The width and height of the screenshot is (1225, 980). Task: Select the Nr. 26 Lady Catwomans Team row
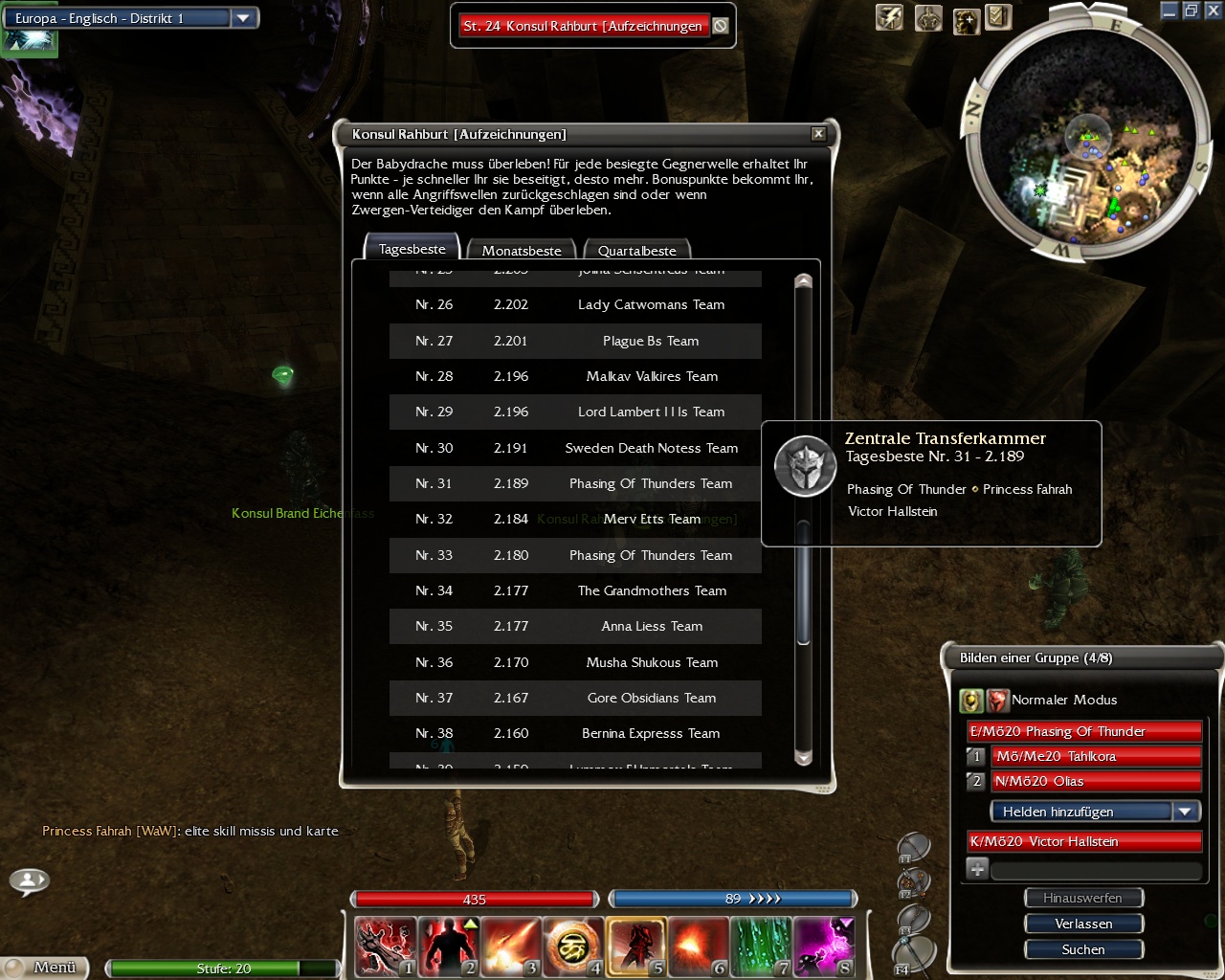pos(575,304)
